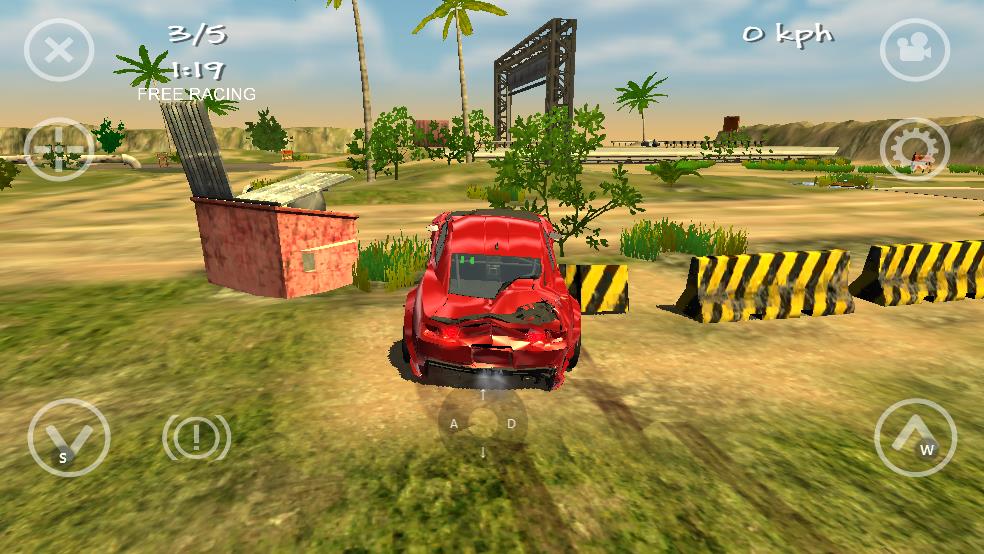
Task: Tap the A/D steering control pad
Action: coord(483,424)
